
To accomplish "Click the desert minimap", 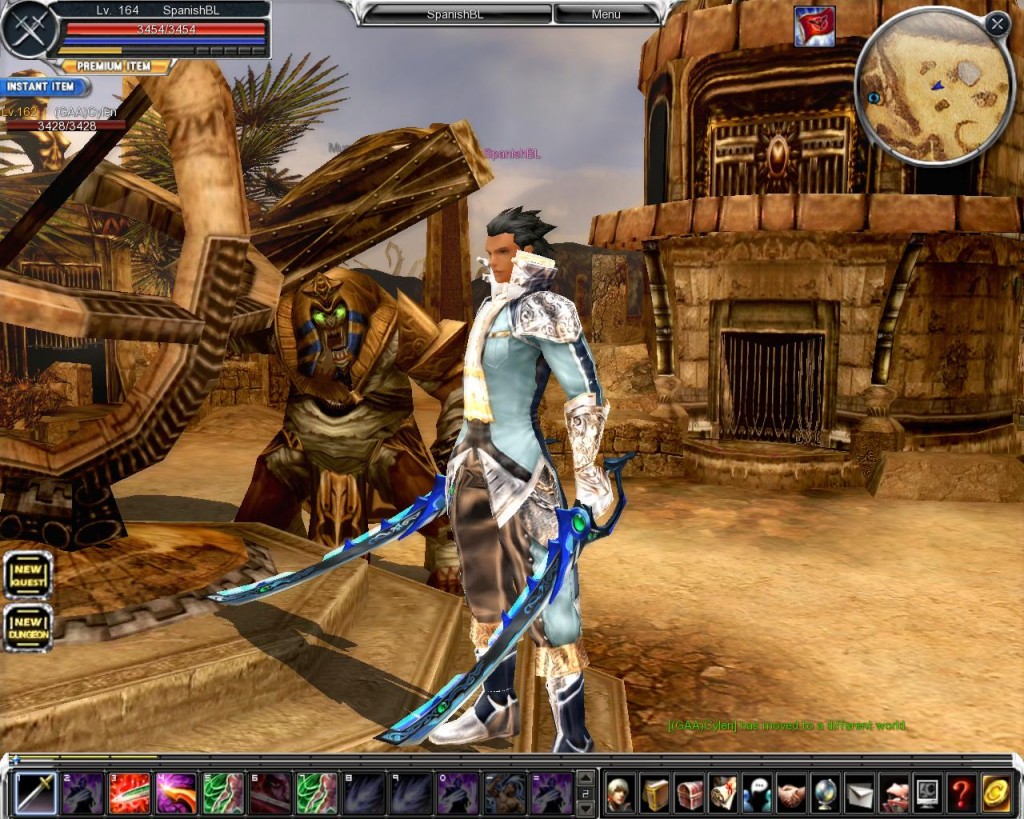I will pyautogui.click(x=933, y=88).
